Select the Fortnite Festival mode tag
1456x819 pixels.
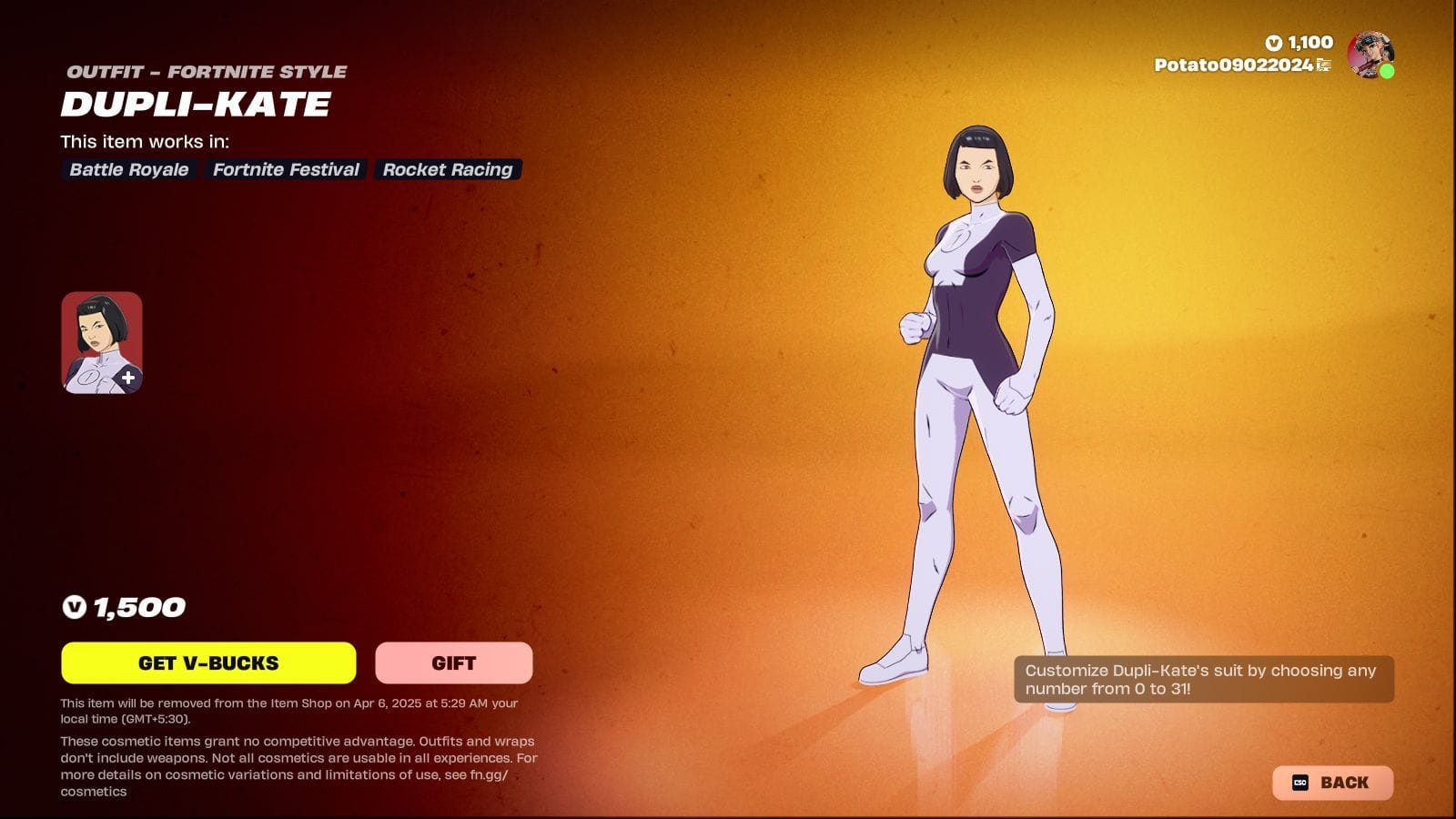coord(286,169)
